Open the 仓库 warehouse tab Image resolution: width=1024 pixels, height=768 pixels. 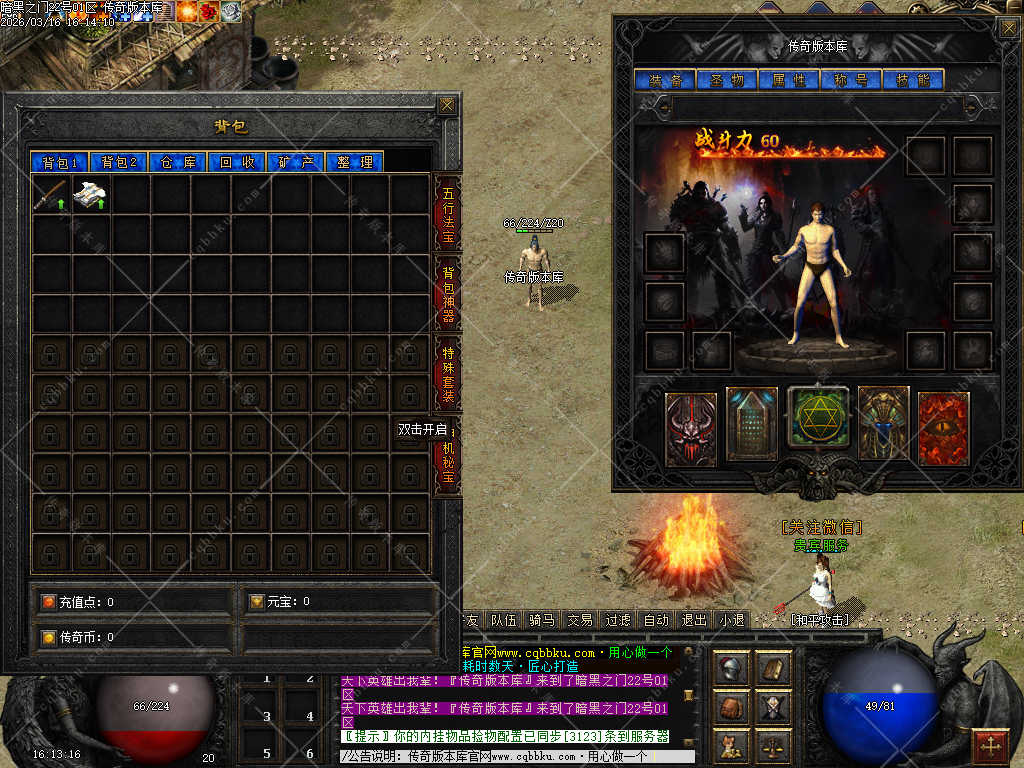tap(178, 162)
